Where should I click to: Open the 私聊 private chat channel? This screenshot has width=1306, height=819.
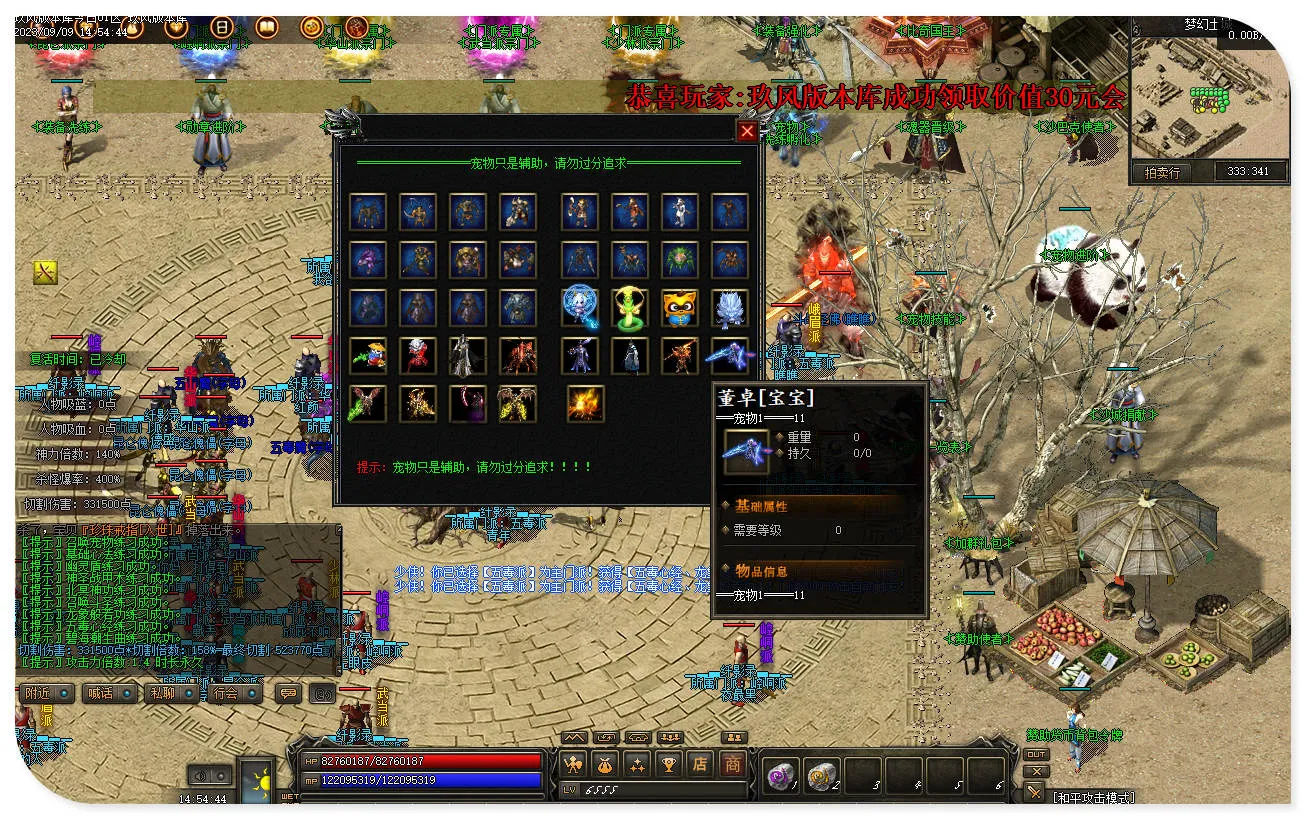169,693
